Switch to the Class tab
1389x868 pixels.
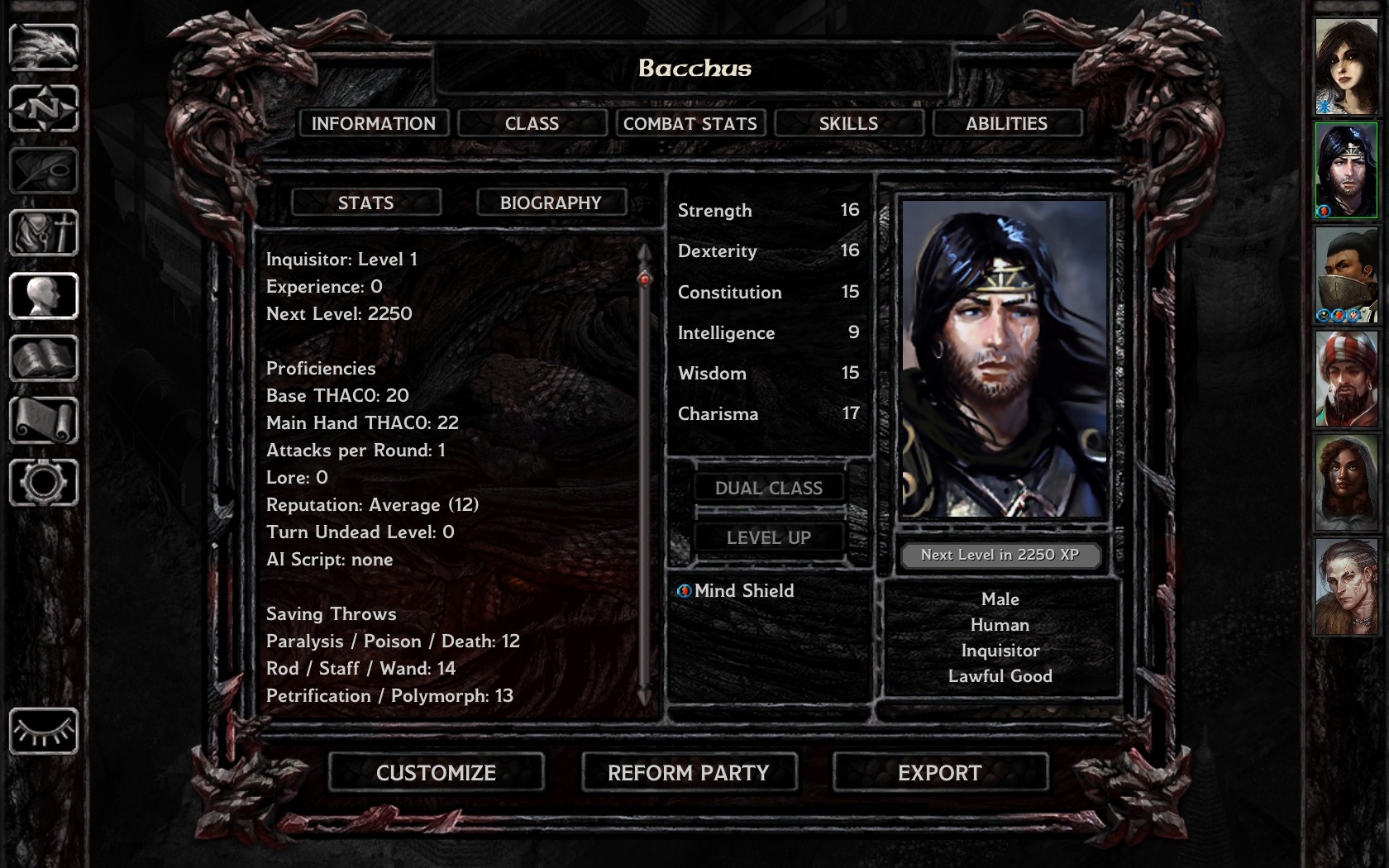[x=532, y=123]
